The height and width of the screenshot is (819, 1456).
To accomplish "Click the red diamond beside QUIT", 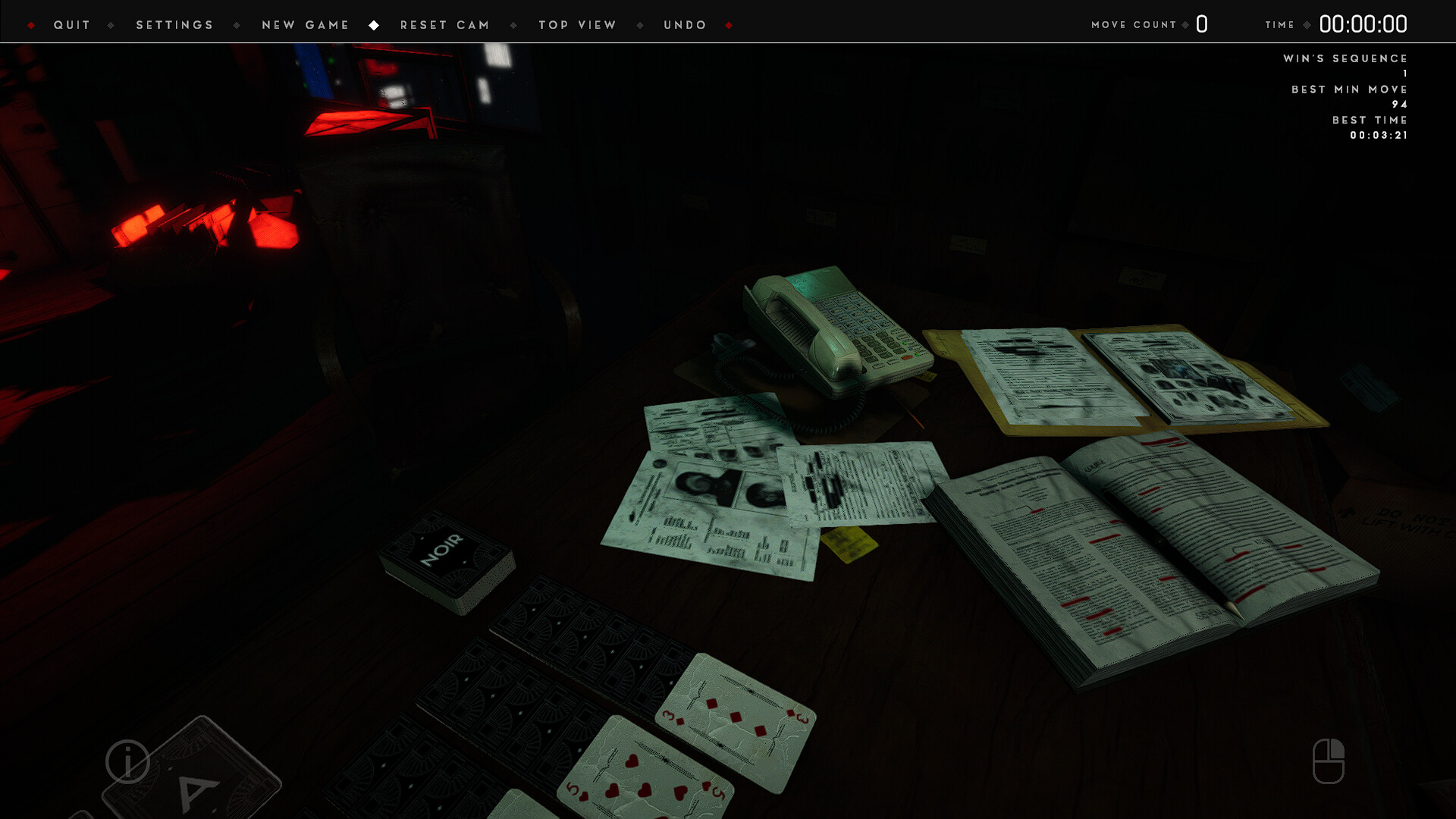I will pyautogui.click(x=32, y=24).
